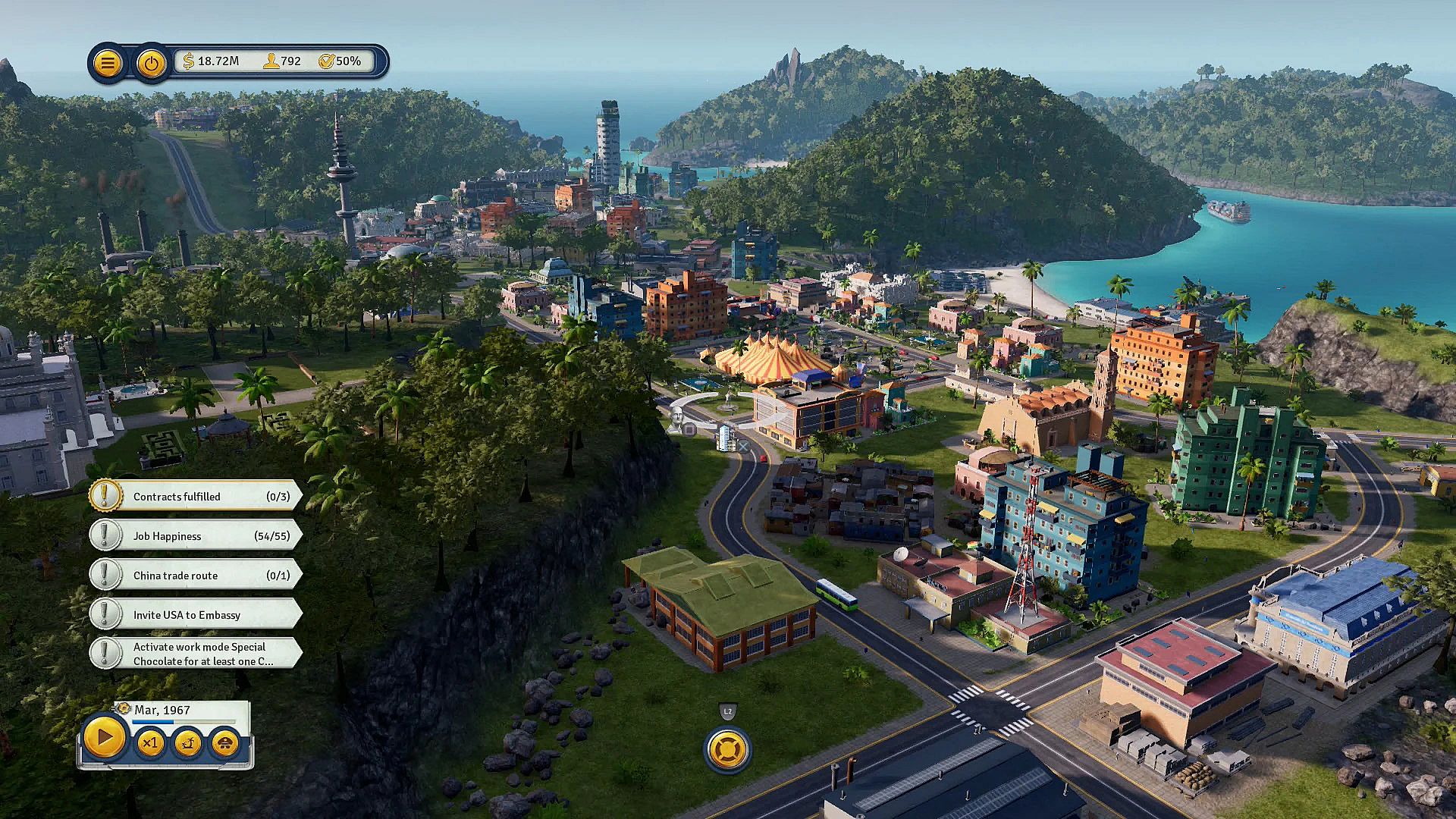This screenshot has width=1456, height=819.
Task: Click the yellow power button
Action: click(152, 63)
